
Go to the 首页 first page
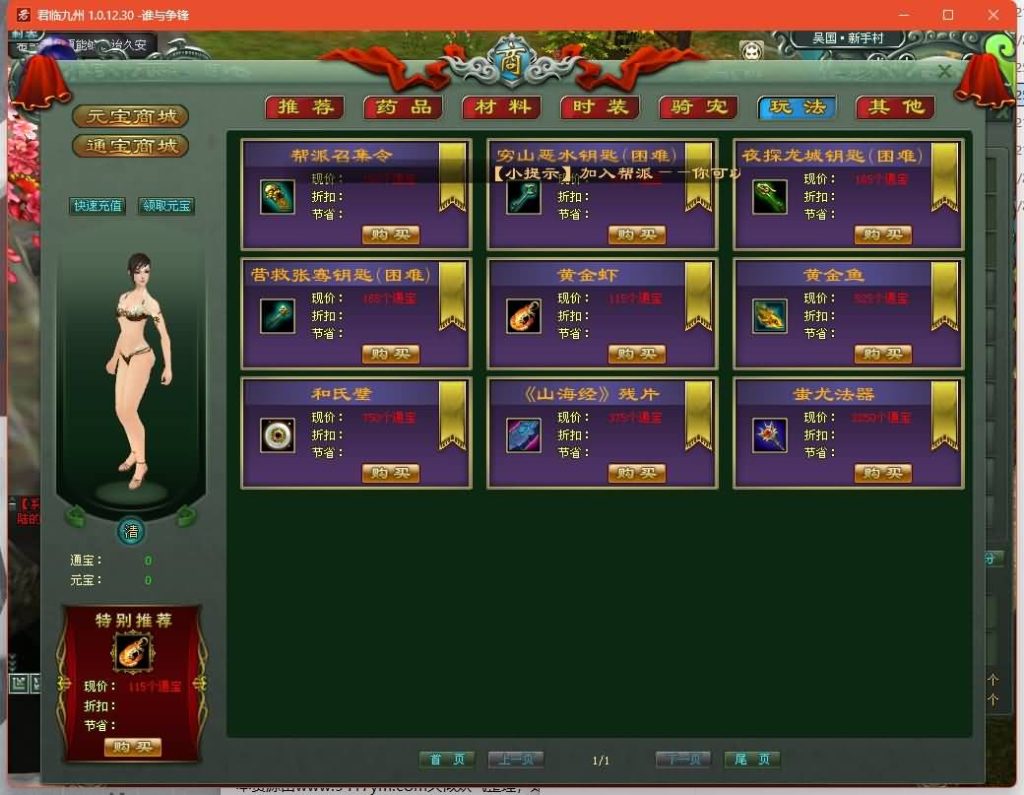pos(446,760)
